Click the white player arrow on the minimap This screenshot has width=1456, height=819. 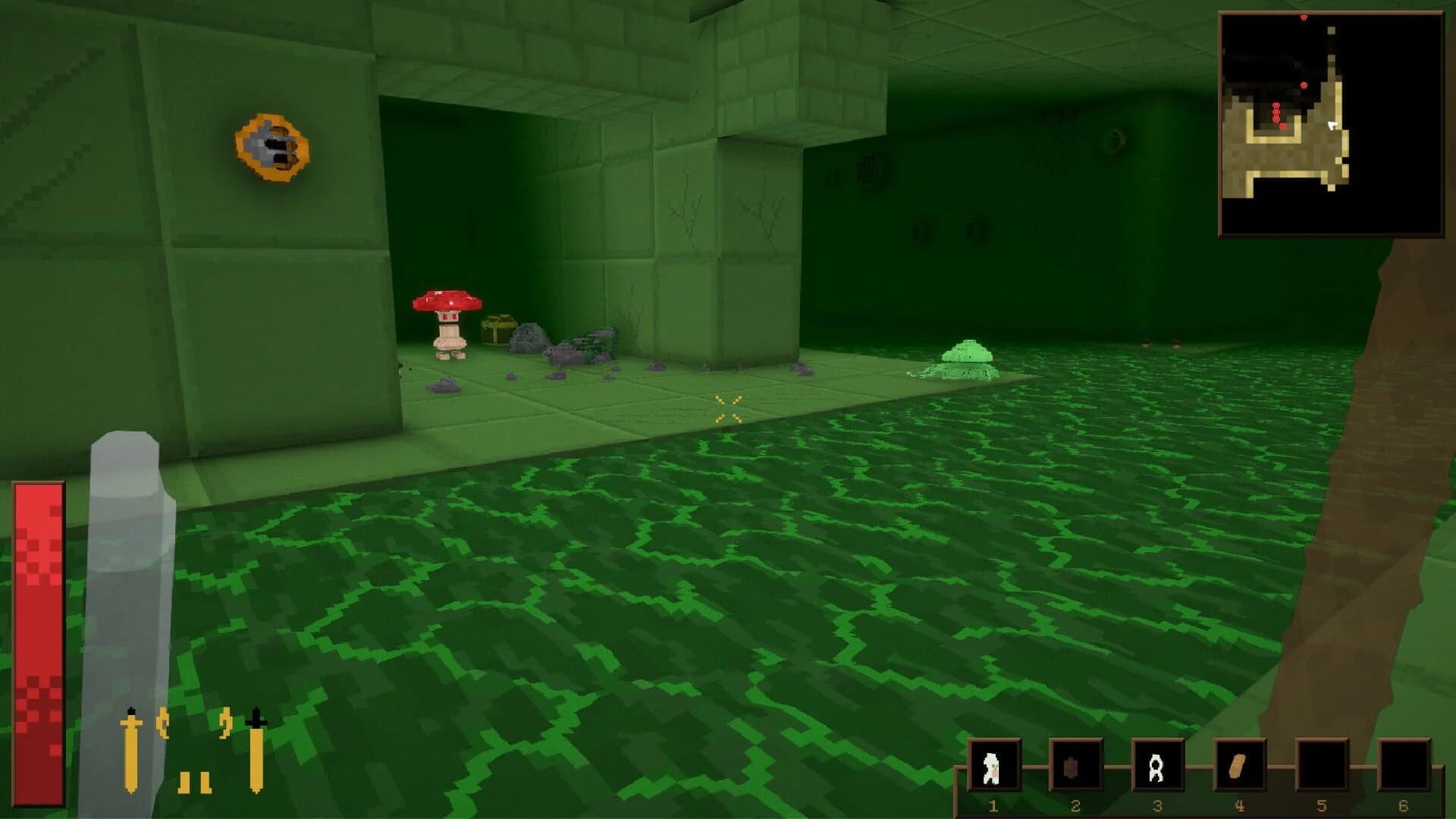pyautogui.click(x=1334, y=126)
